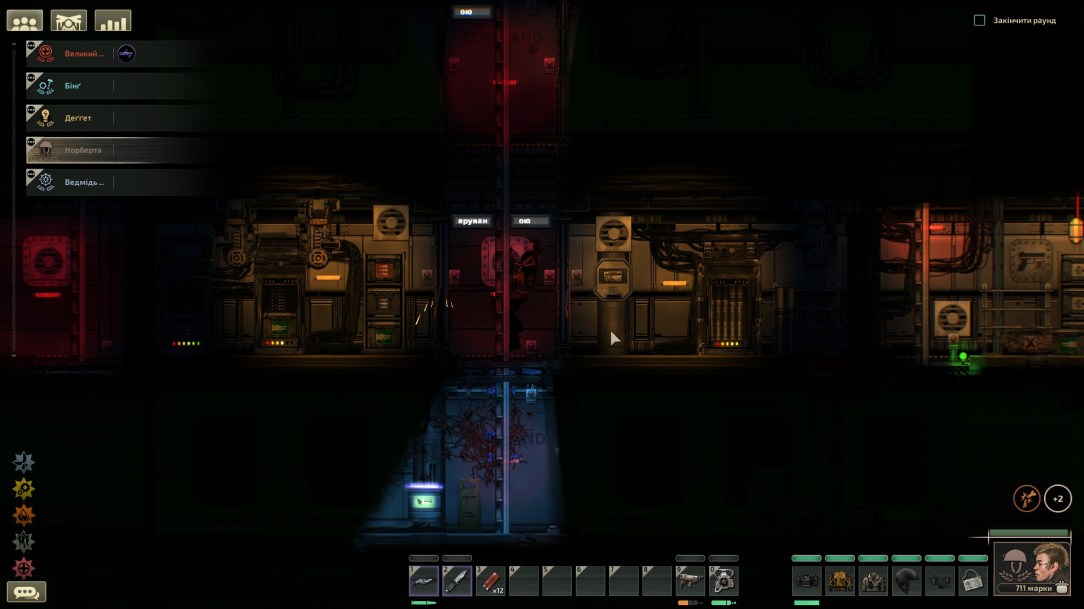The width and height of the screenshot is (1084, 609).
Task: Open the crew list panel
Action: [x=25, y=21]
